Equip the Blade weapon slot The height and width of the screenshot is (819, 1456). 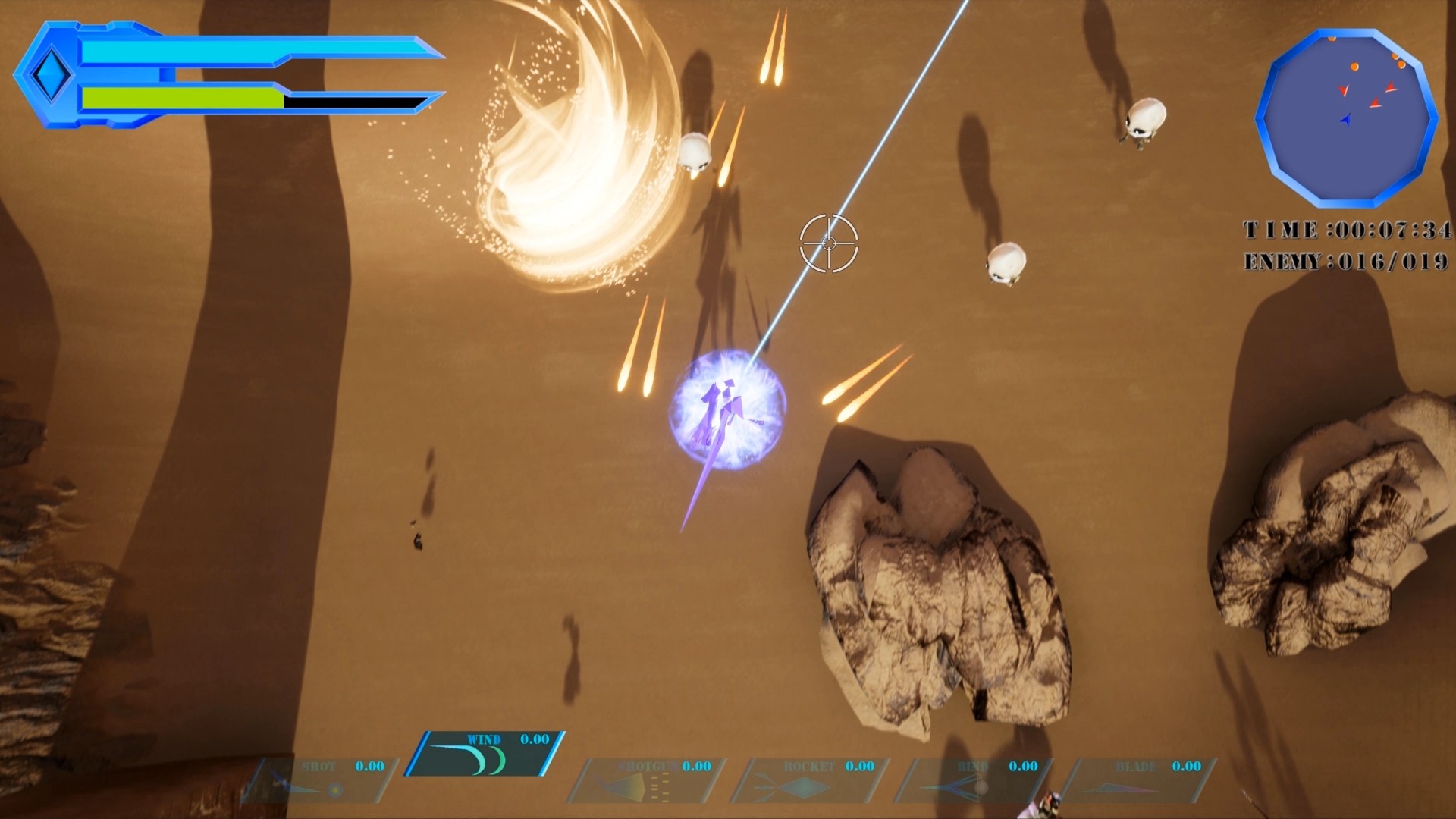click(1139, 780)
